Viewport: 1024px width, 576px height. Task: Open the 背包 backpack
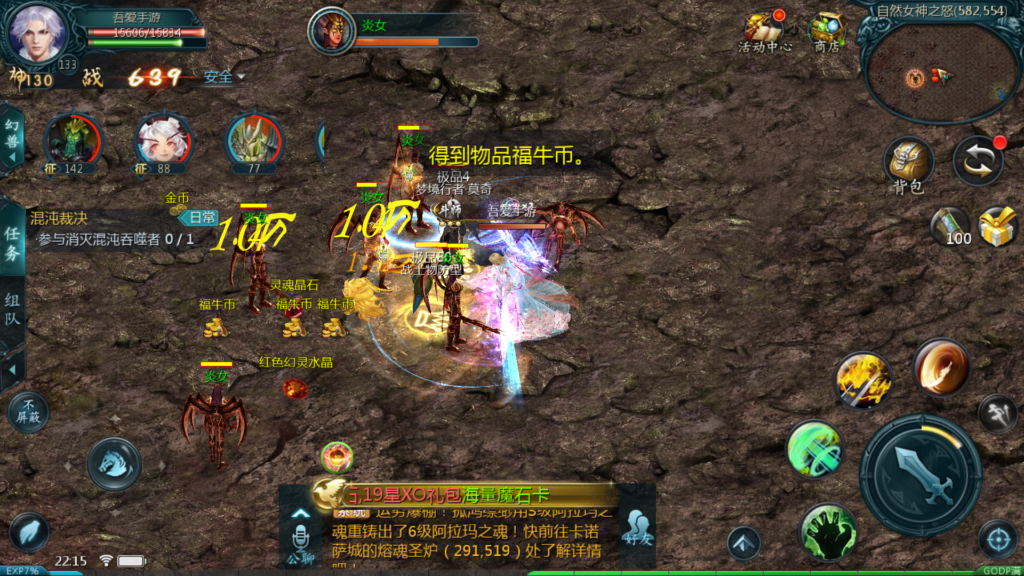coord(908,164)
